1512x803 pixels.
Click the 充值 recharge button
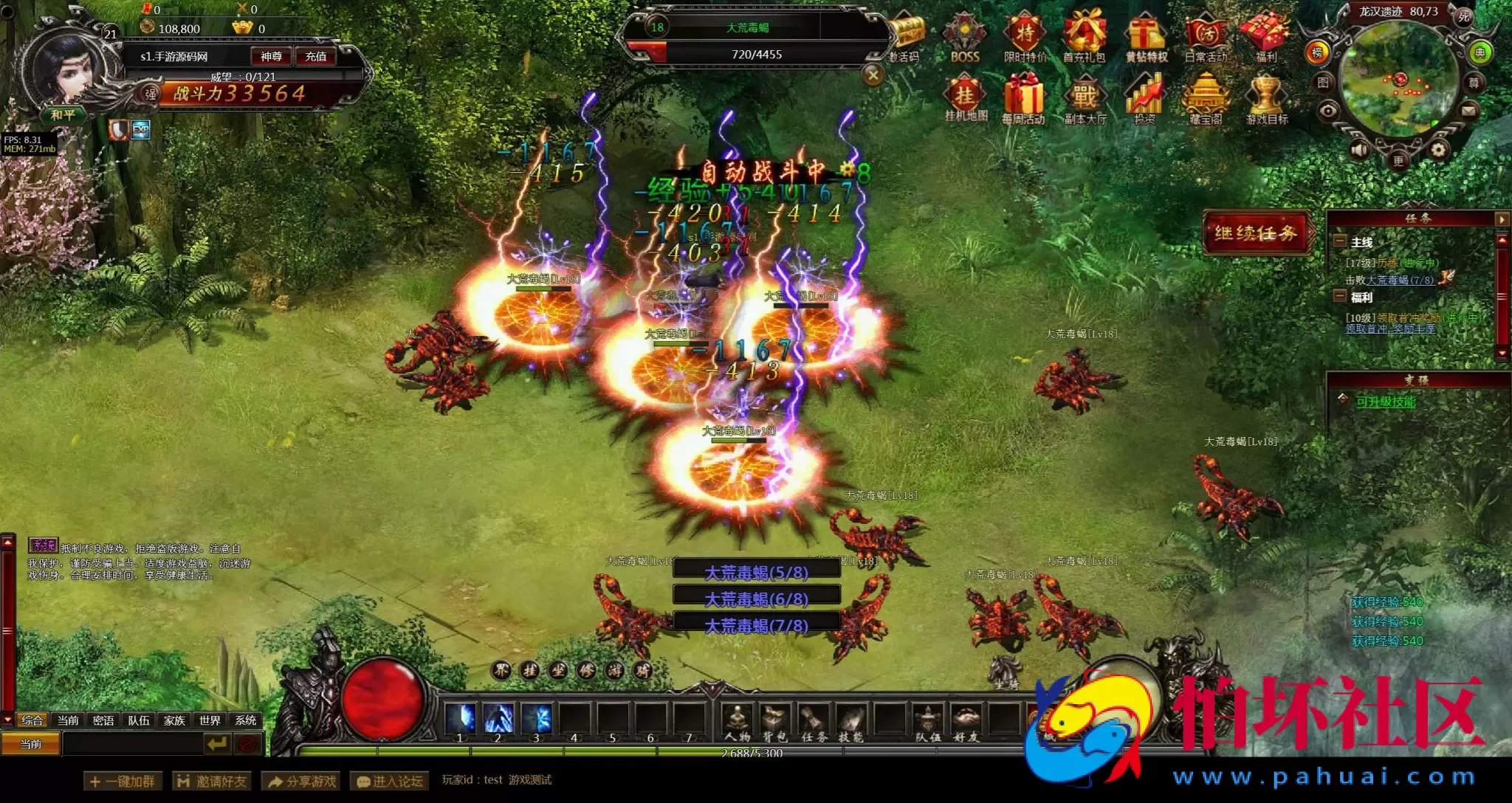tap(315, 56)
